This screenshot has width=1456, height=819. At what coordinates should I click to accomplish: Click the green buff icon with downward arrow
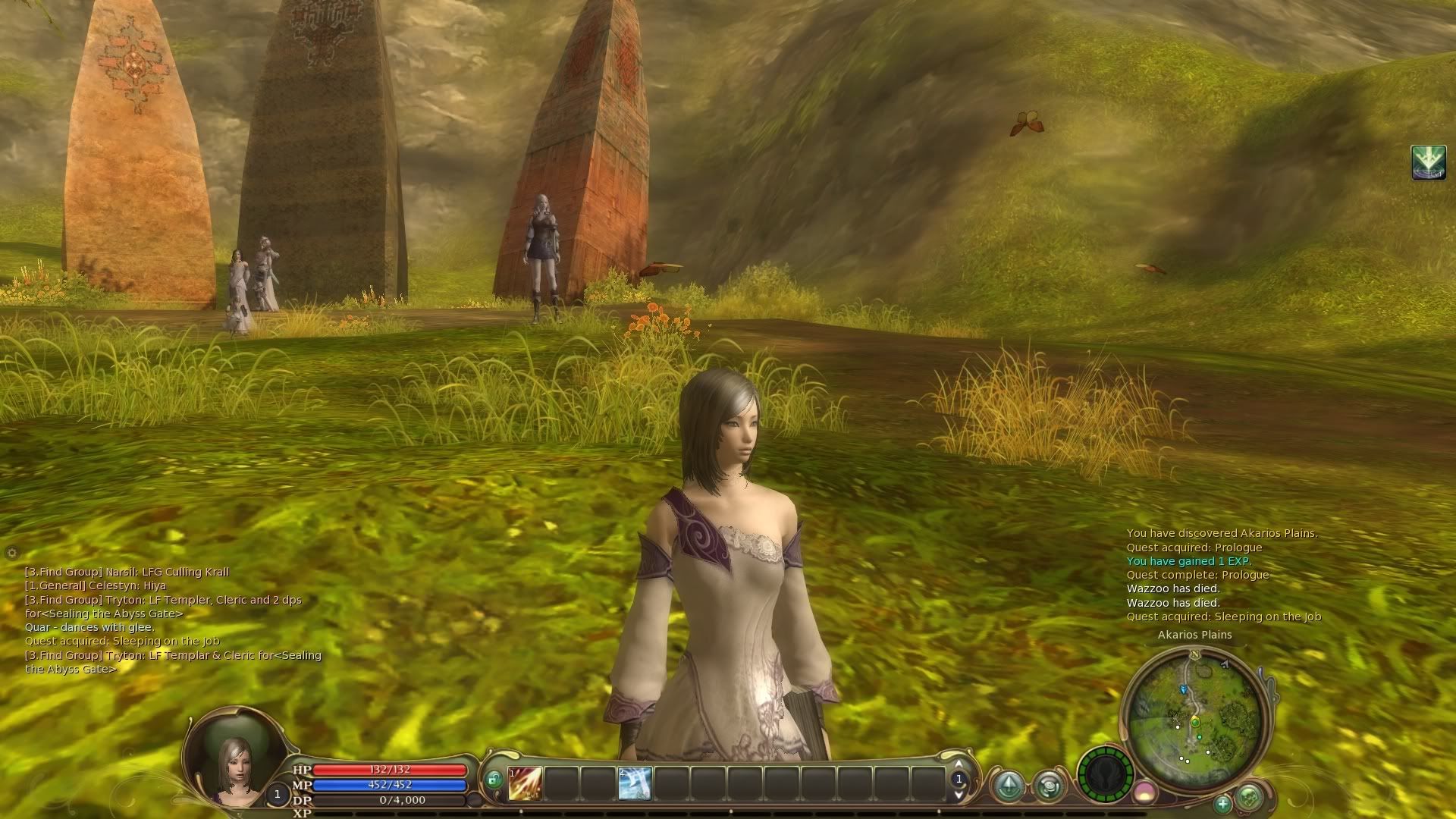(1428, 162)
